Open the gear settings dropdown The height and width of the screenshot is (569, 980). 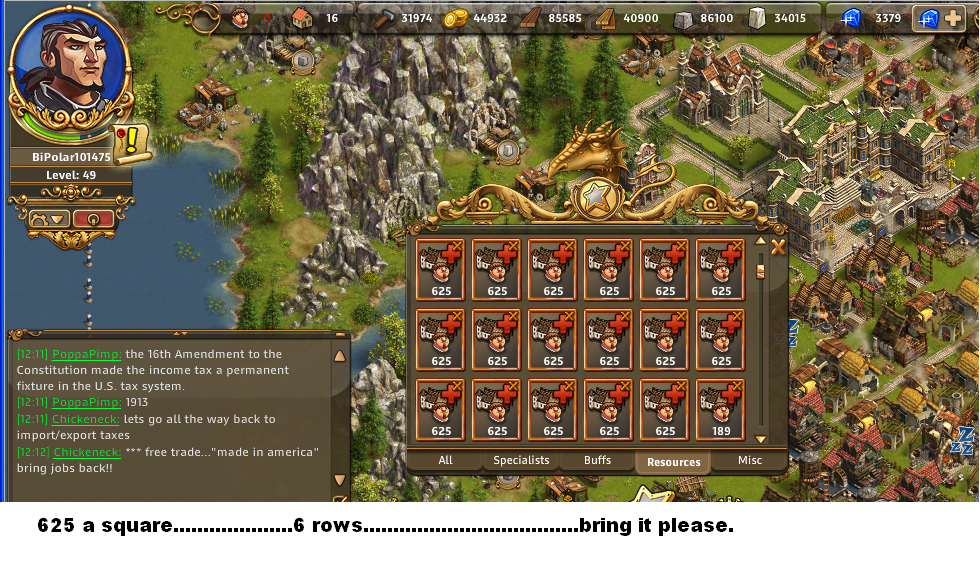(48, 218)
